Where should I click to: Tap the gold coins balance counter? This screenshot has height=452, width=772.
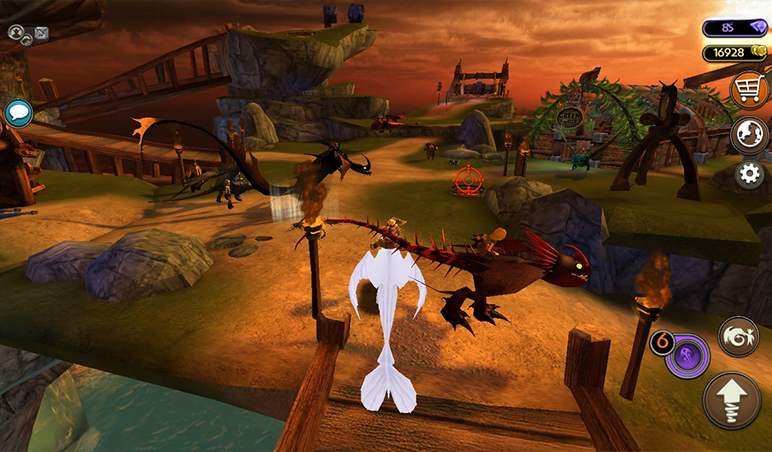coord(735,53)
